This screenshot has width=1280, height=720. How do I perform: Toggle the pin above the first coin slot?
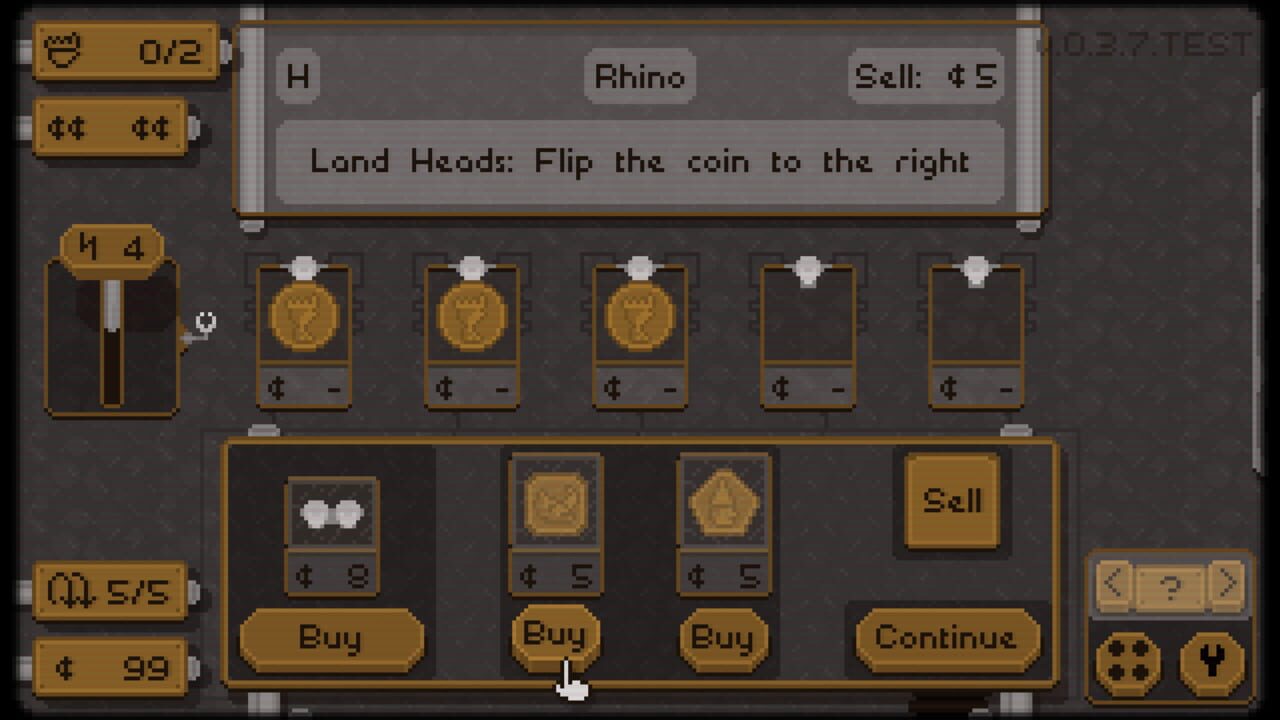303,265
